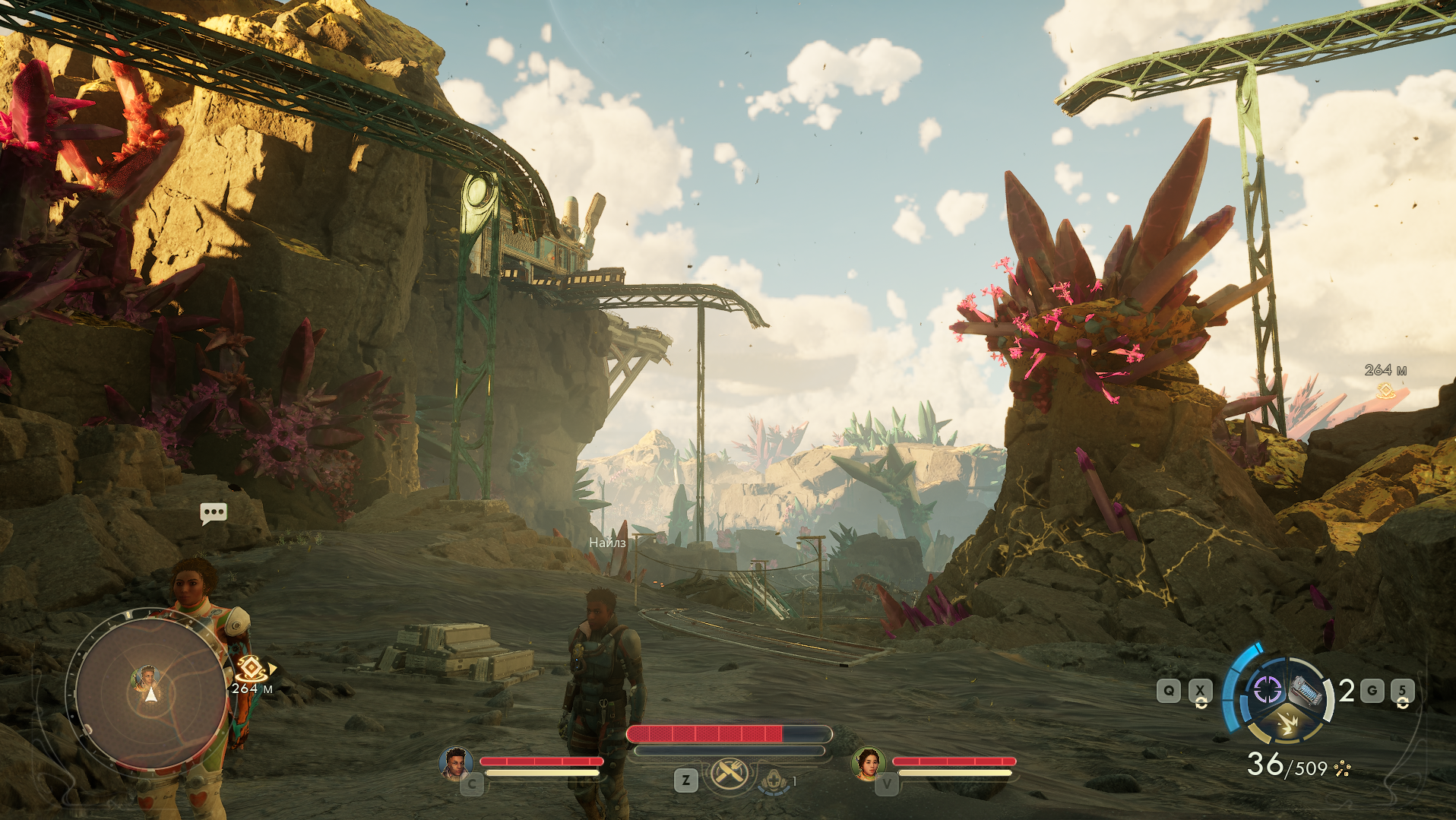
Task: Use the crossed knife and fork consumable
Action: point(729,774)
